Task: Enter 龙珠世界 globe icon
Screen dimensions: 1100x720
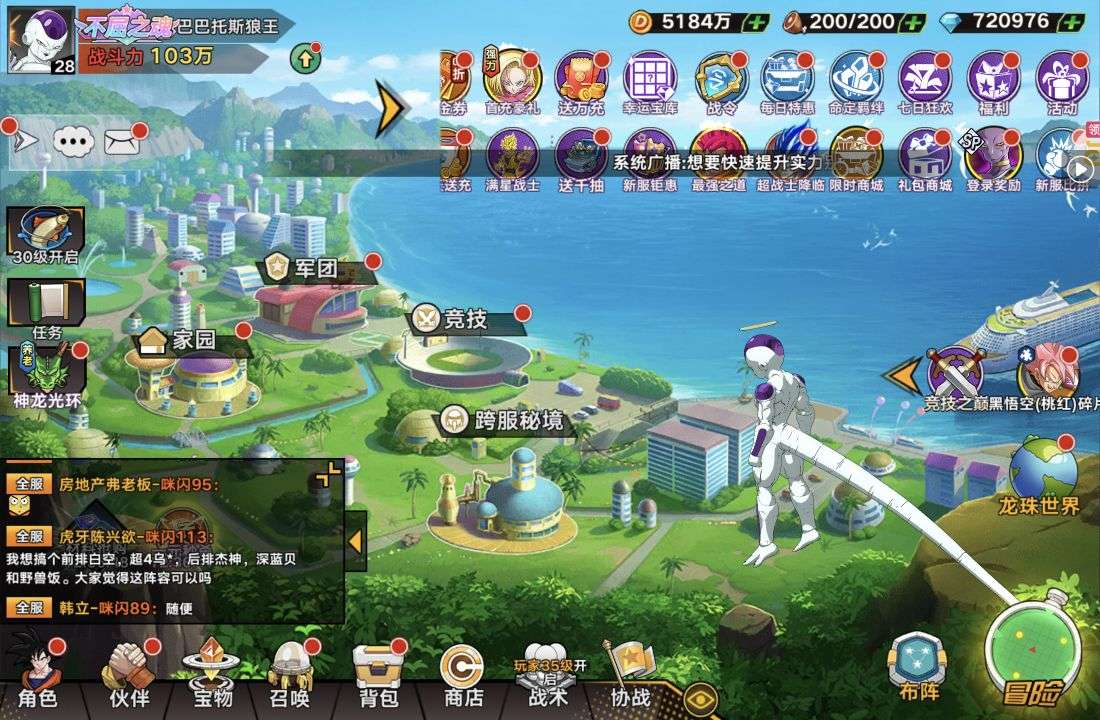Action: pyautogui.click(x=1043, y=473)
